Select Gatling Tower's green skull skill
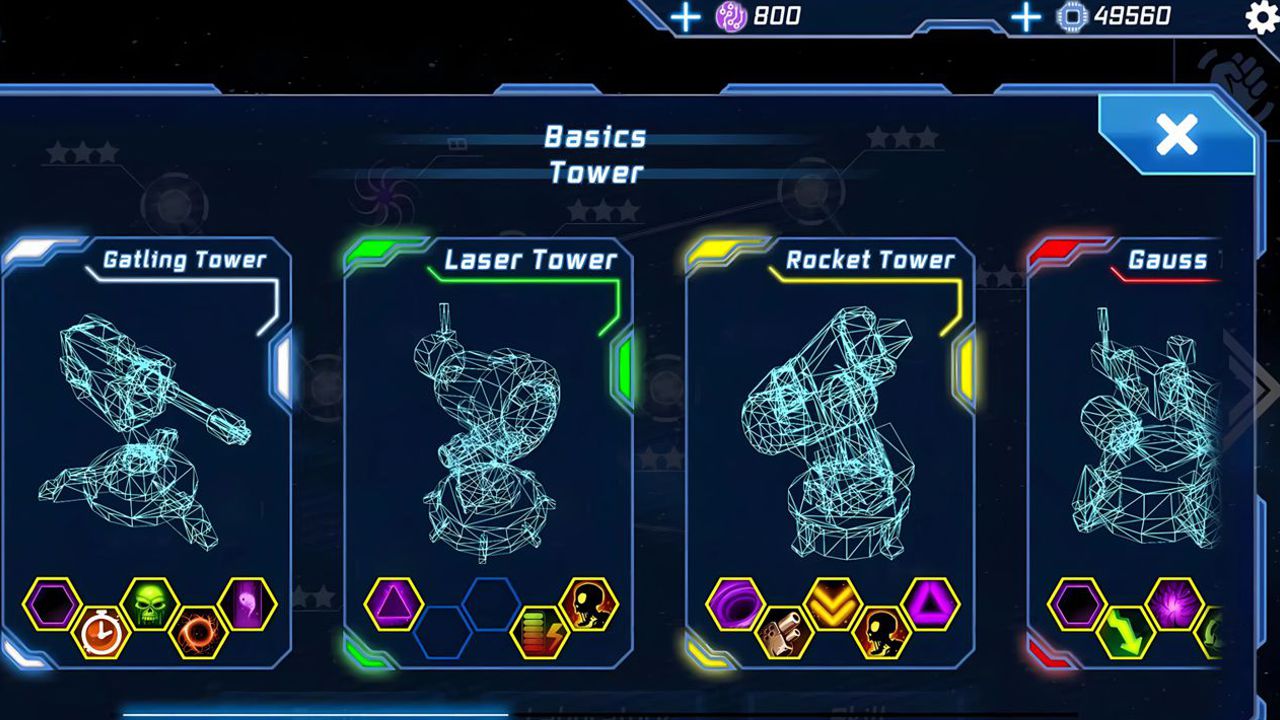The height and width of the screenshot is (720, 1280). point(150,605)
